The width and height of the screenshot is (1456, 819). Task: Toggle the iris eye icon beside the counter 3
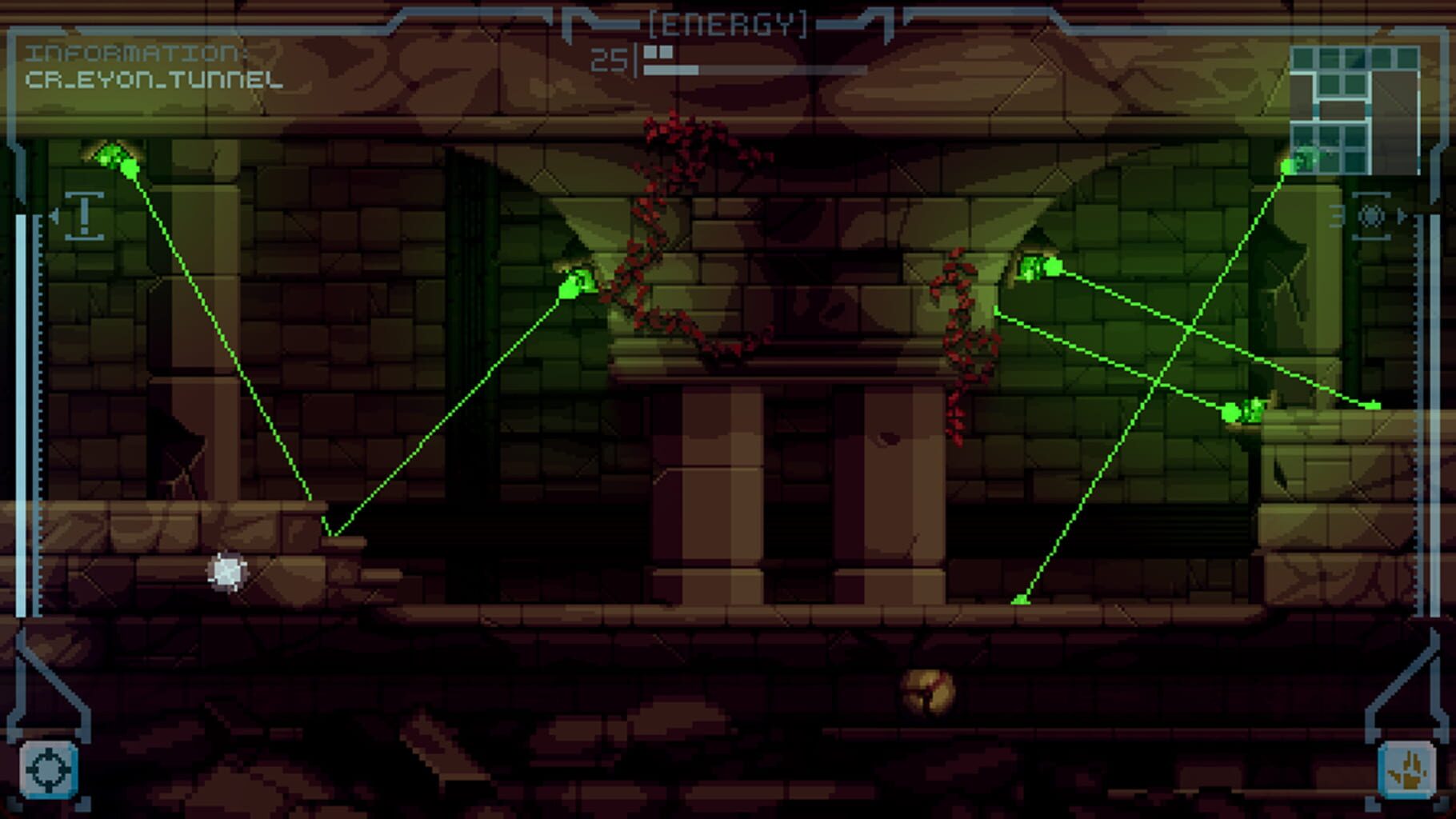point(1370,214)
